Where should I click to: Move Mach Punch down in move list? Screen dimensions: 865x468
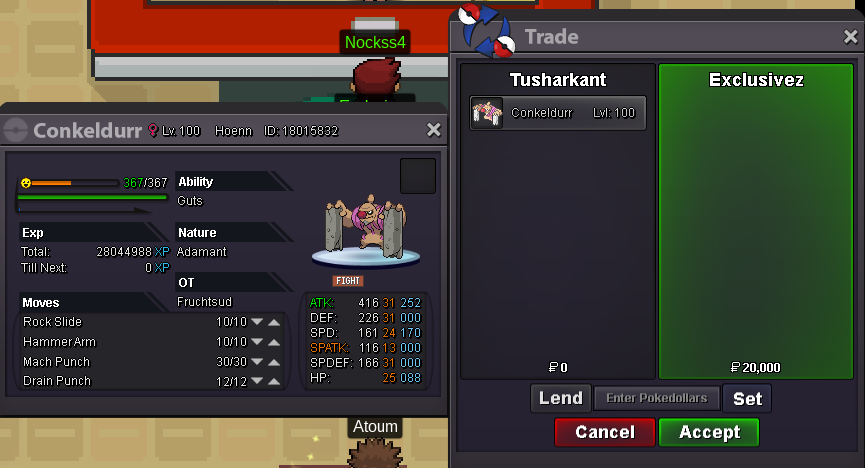coord(256,362)
